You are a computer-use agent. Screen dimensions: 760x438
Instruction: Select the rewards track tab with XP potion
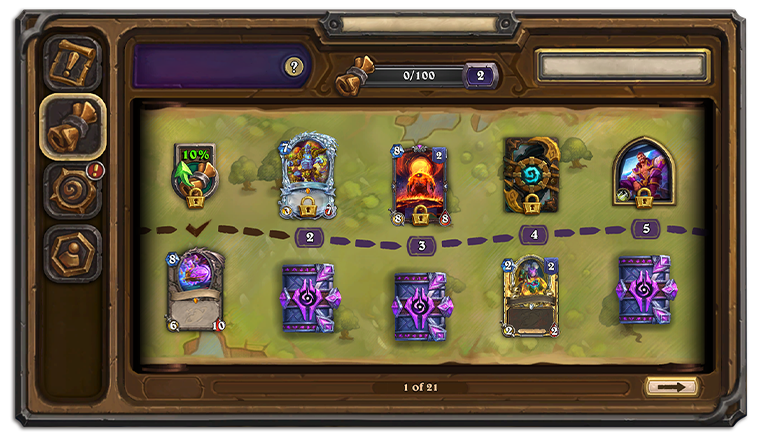[73, 126]
